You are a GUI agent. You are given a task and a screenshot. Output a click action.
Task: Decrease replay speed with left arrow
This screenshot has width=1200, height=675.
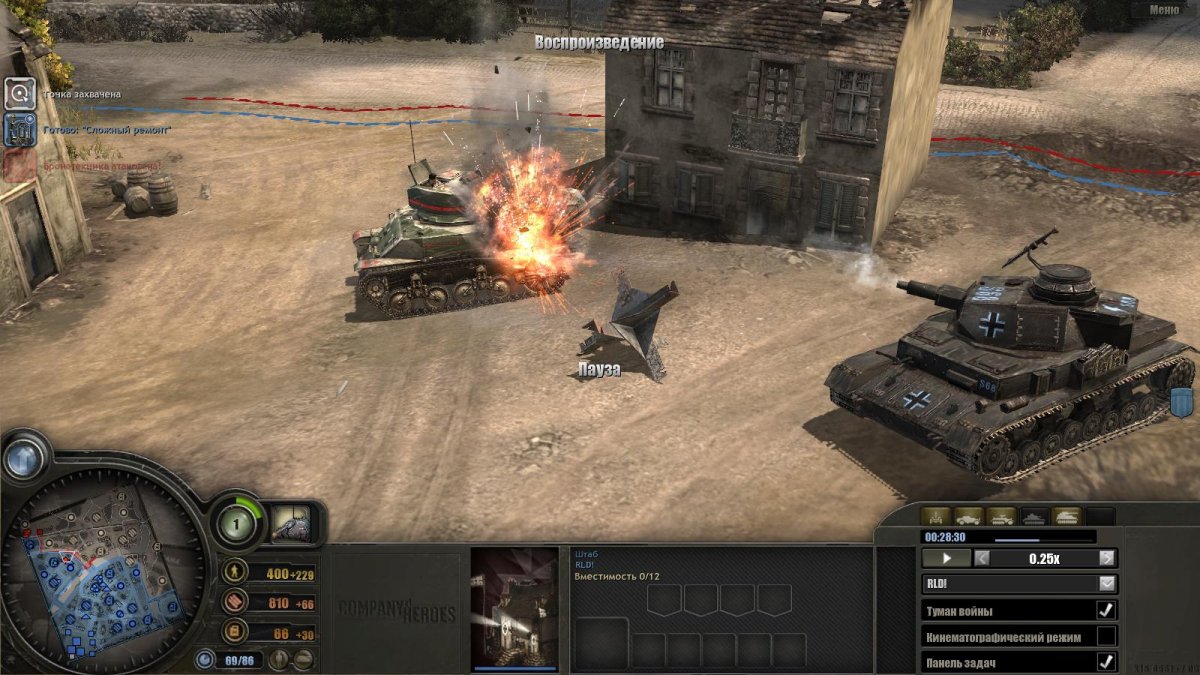point(982,559)
